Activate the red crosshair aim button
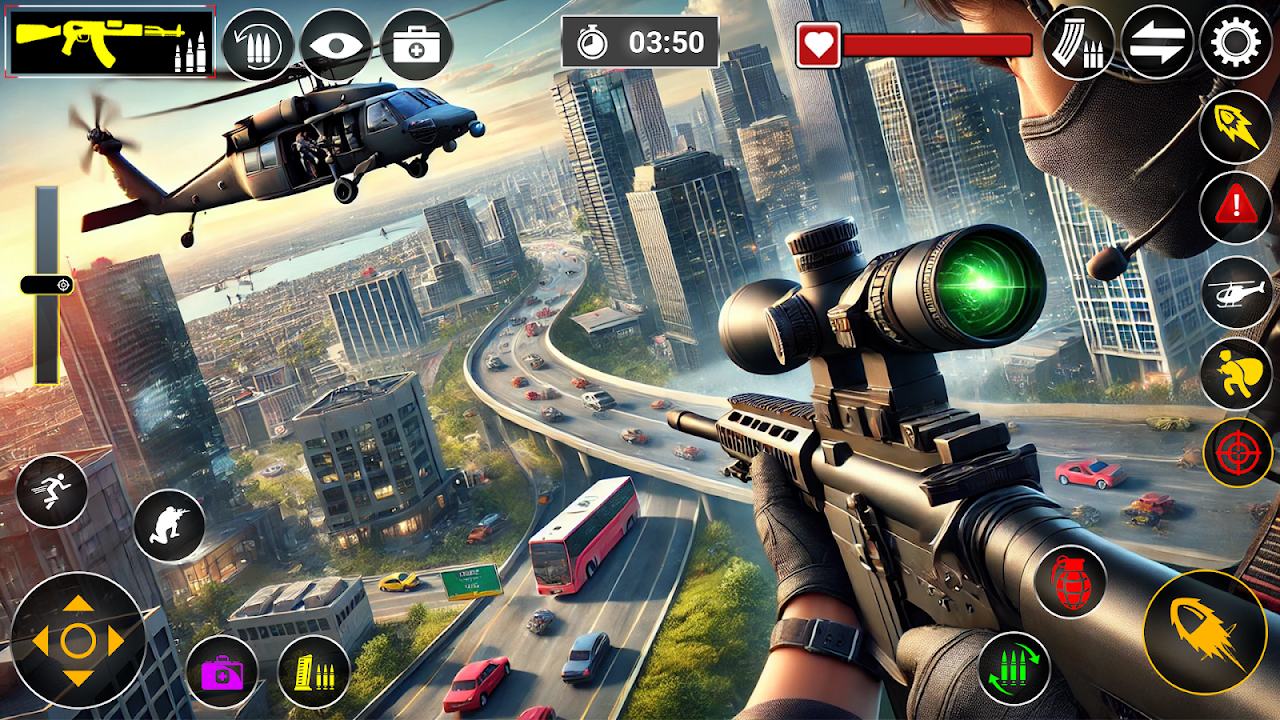Image resolution: width=1280 pixels, height=720 pixels. pos(1238,453)
